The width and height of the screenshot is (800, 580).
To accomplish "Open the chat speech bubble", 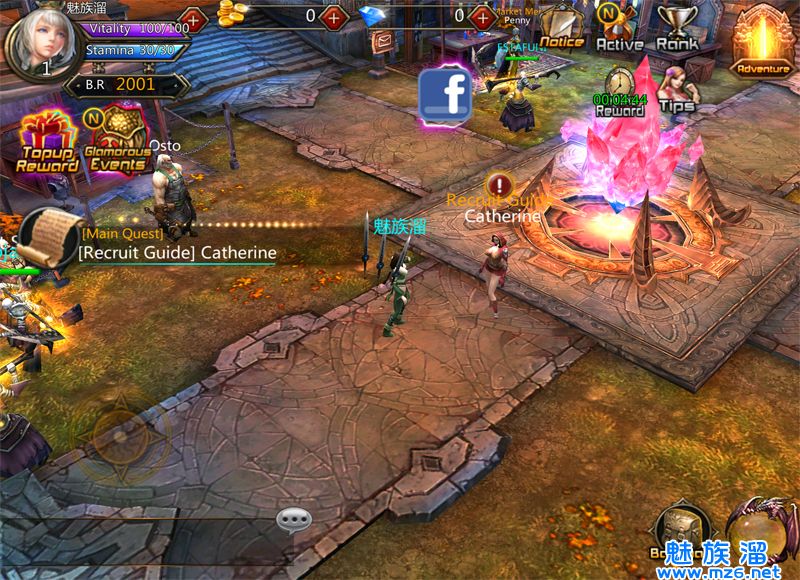I will [294, 519].
